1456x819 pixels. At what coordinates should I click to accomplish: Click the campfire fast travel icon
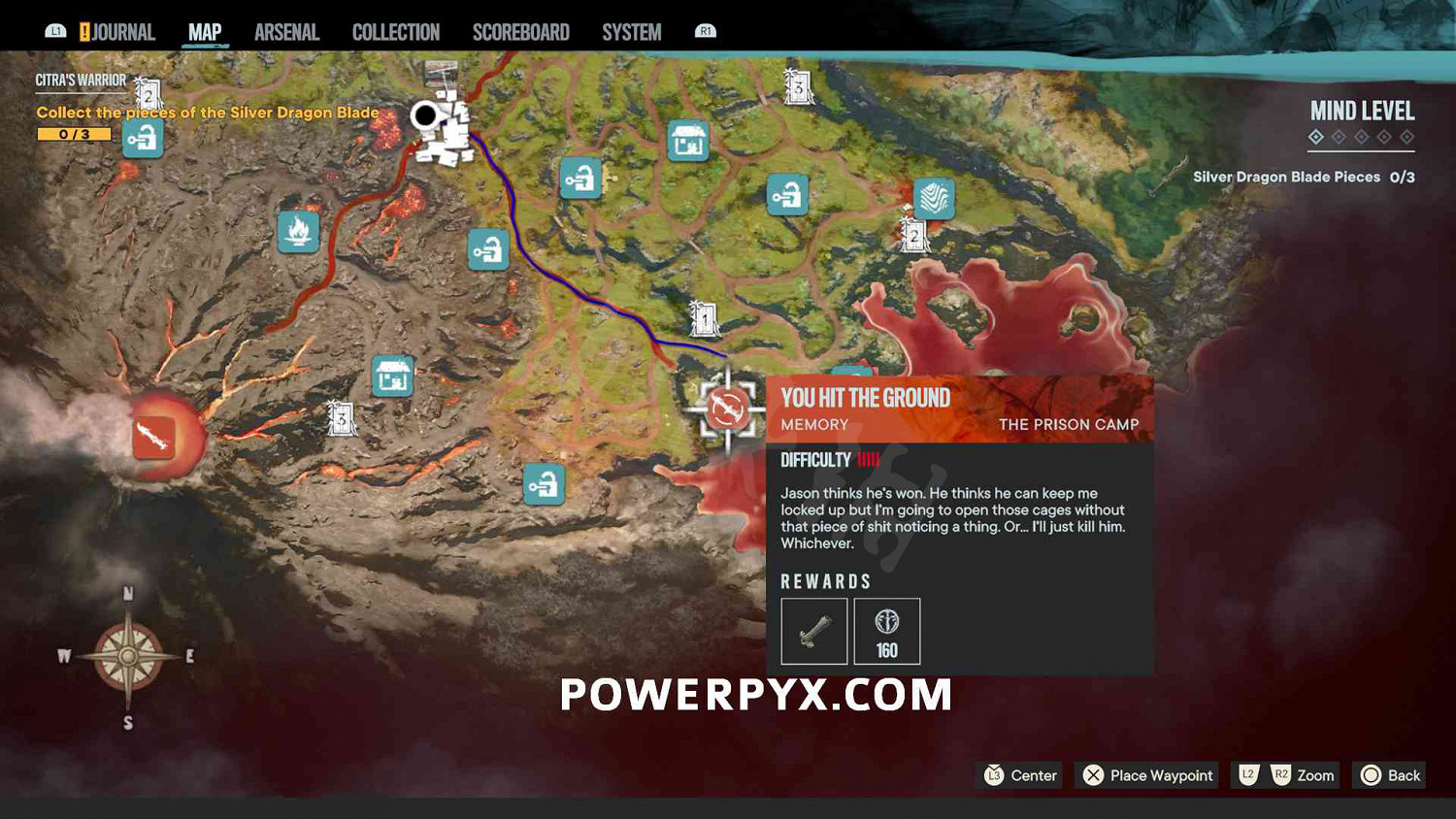(297, 233)
